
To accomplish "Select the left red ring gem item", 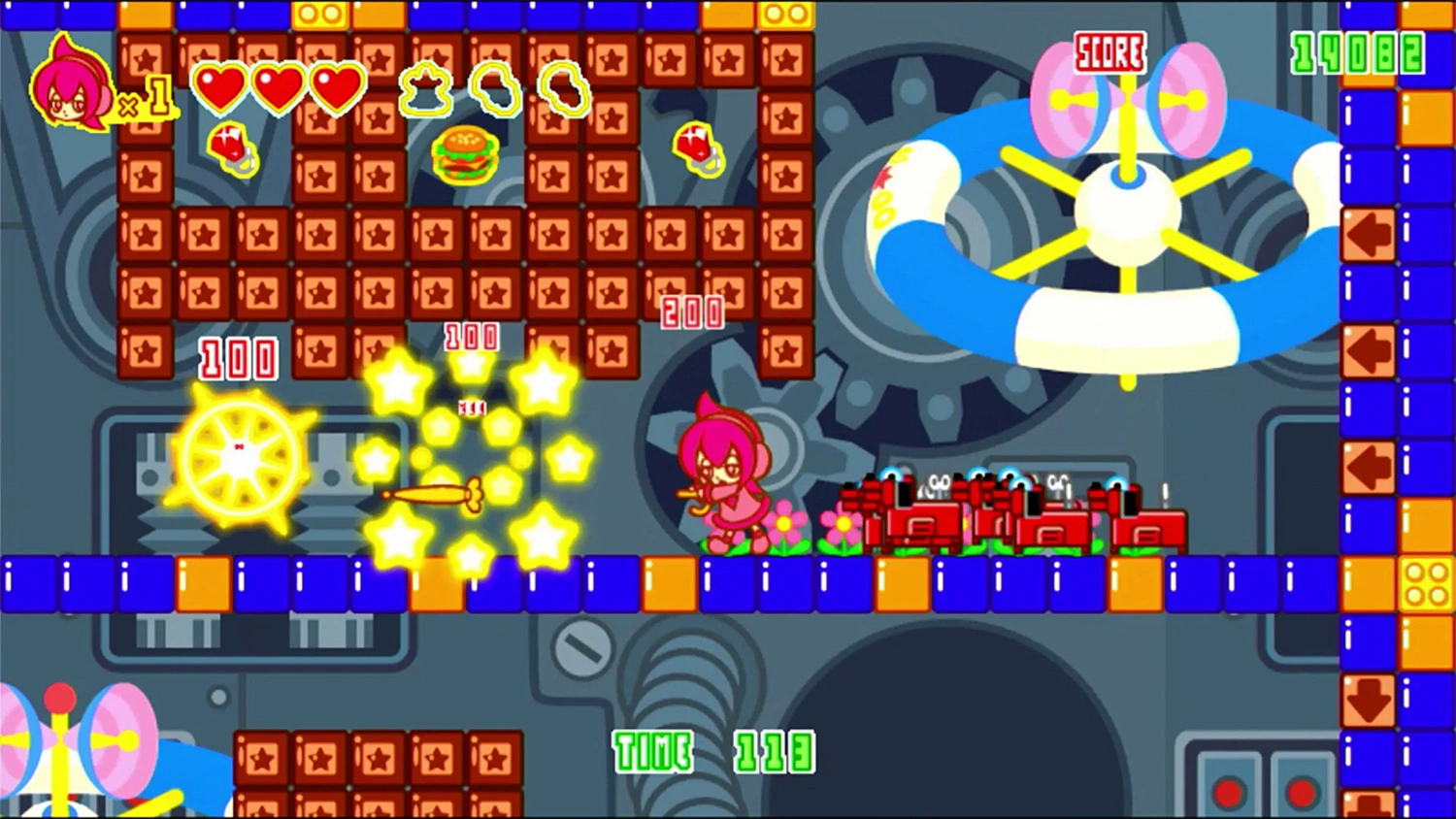I will 233,150.
